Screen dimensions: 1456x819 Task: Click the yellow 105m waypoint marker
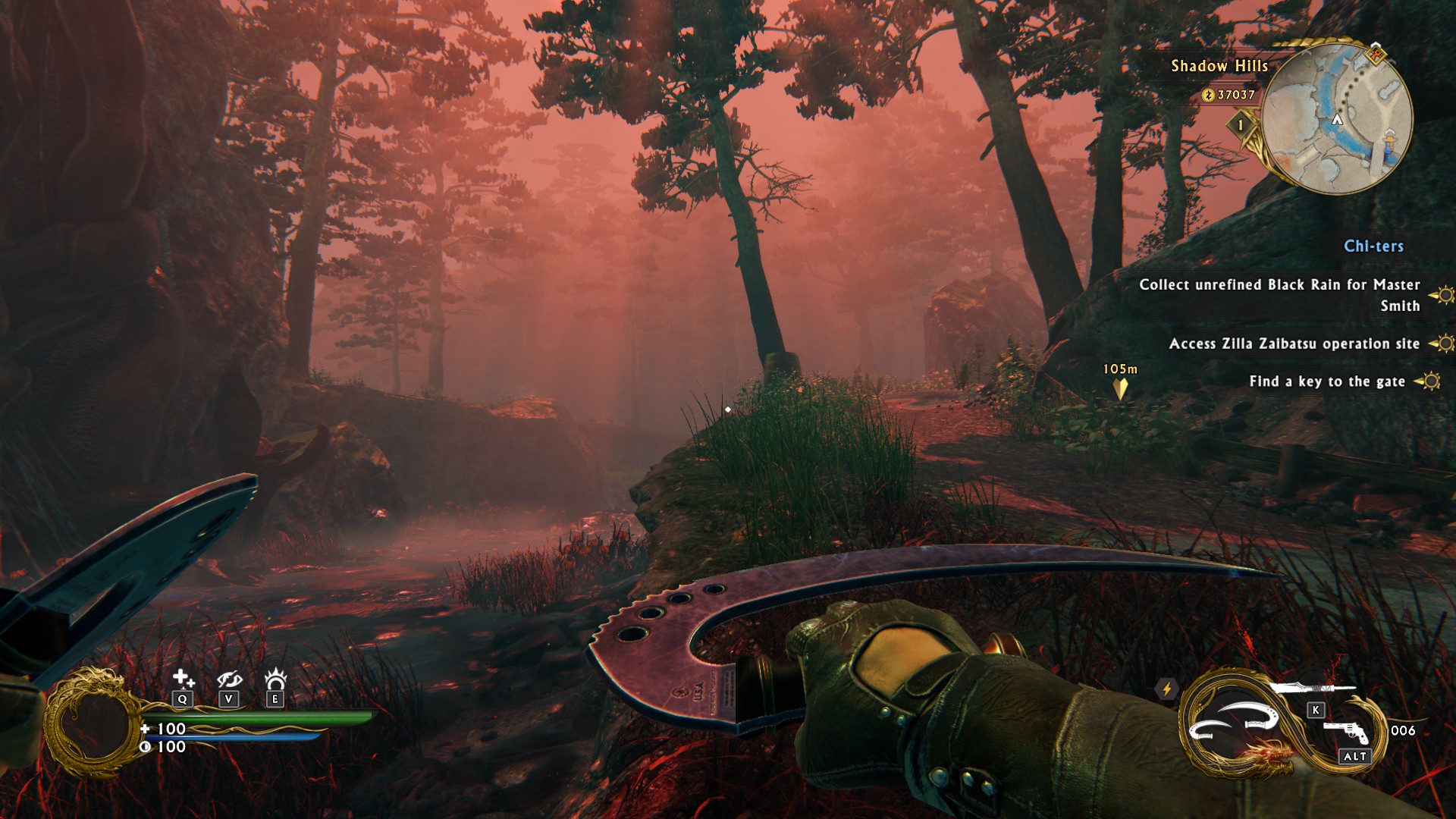click(x=1120, y=388)
